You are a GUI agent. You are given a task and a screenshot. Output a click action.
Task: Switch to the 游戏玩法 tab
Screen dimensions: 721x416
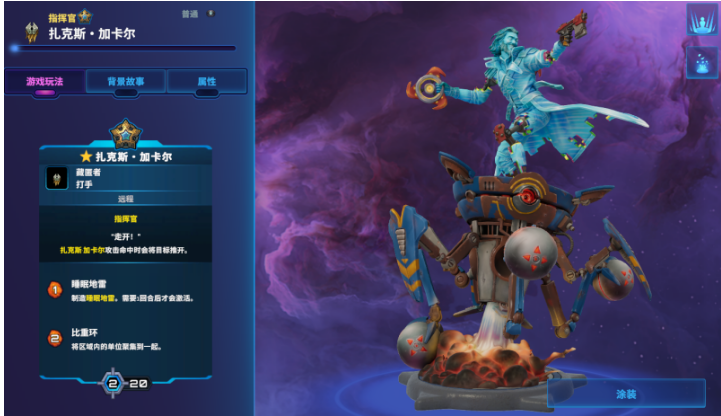45,82
